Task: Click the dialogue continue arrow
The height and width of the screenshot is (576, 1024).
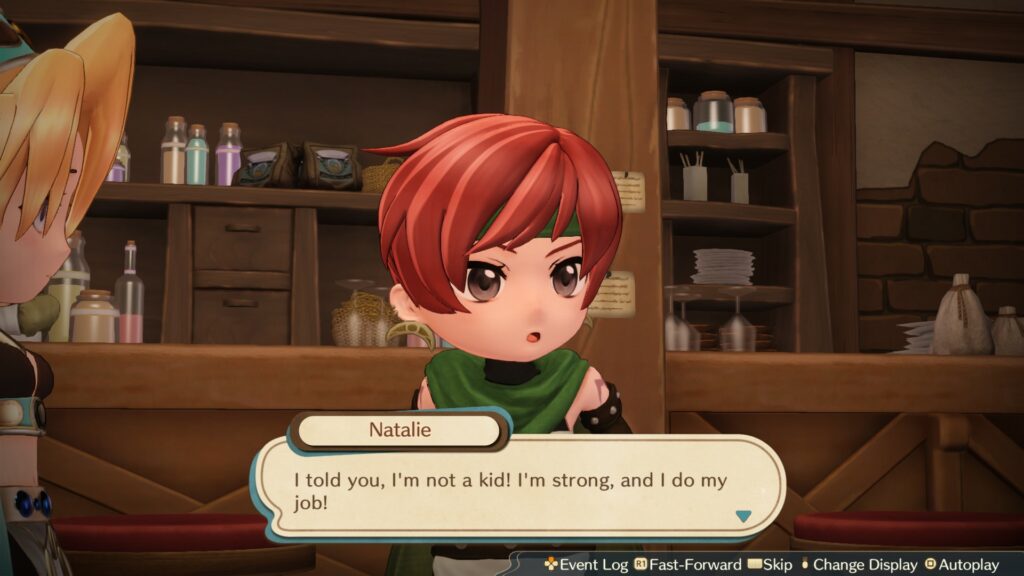Action: coord(742,516)
